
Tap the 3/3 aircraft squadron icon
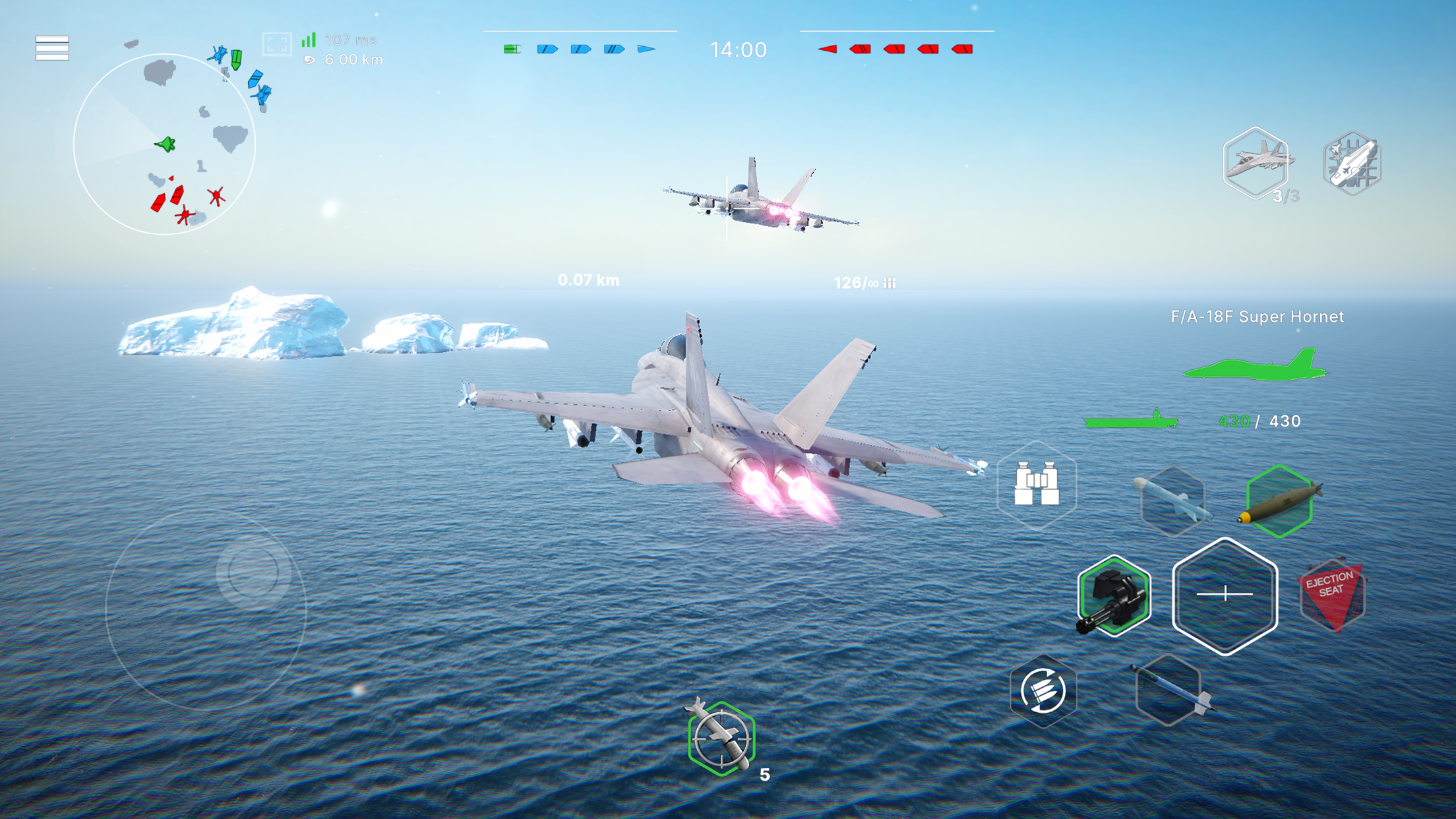tap(1256, 165)
